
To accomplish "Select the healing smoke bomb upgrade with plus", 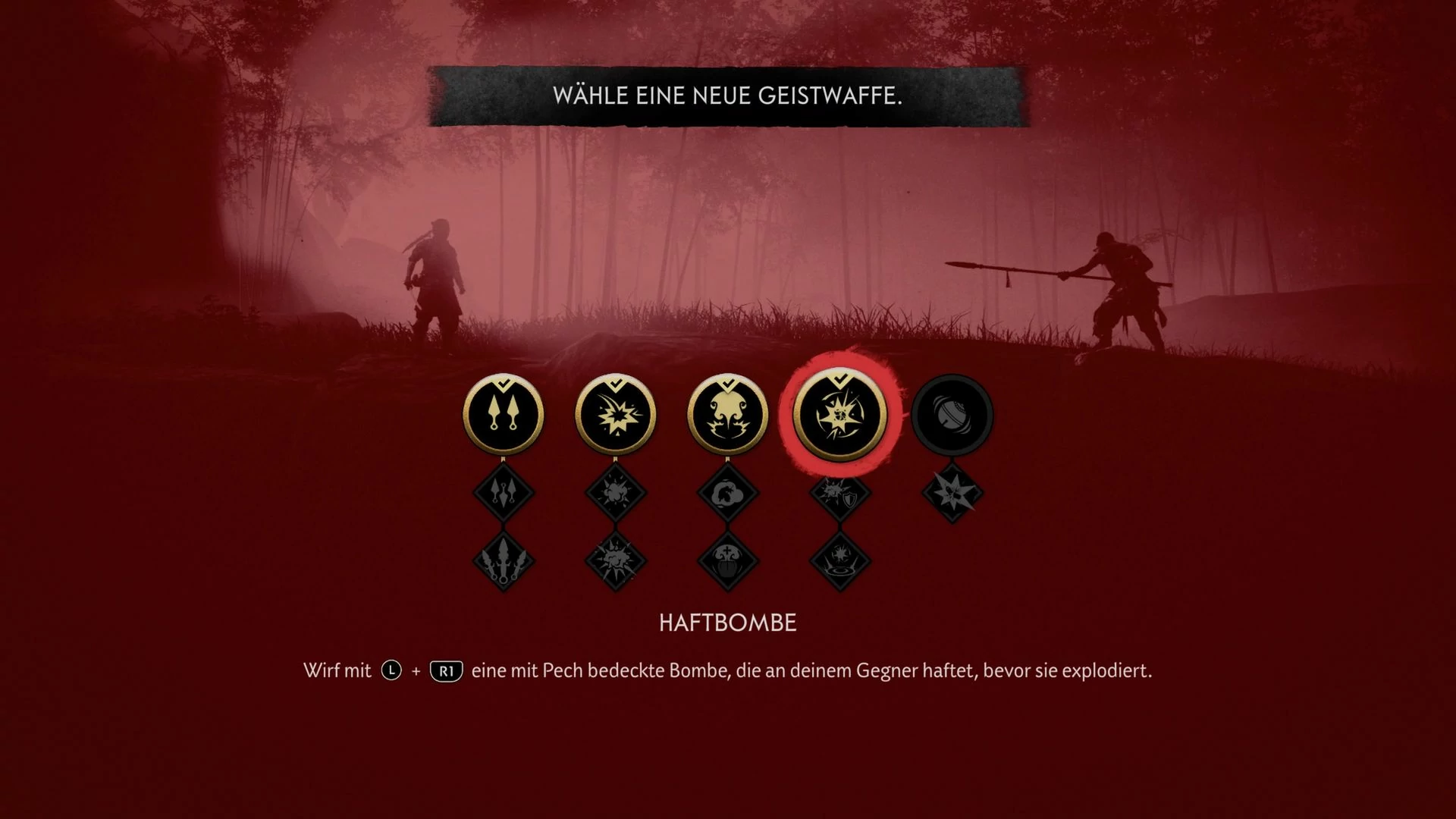I will point(727,561).
